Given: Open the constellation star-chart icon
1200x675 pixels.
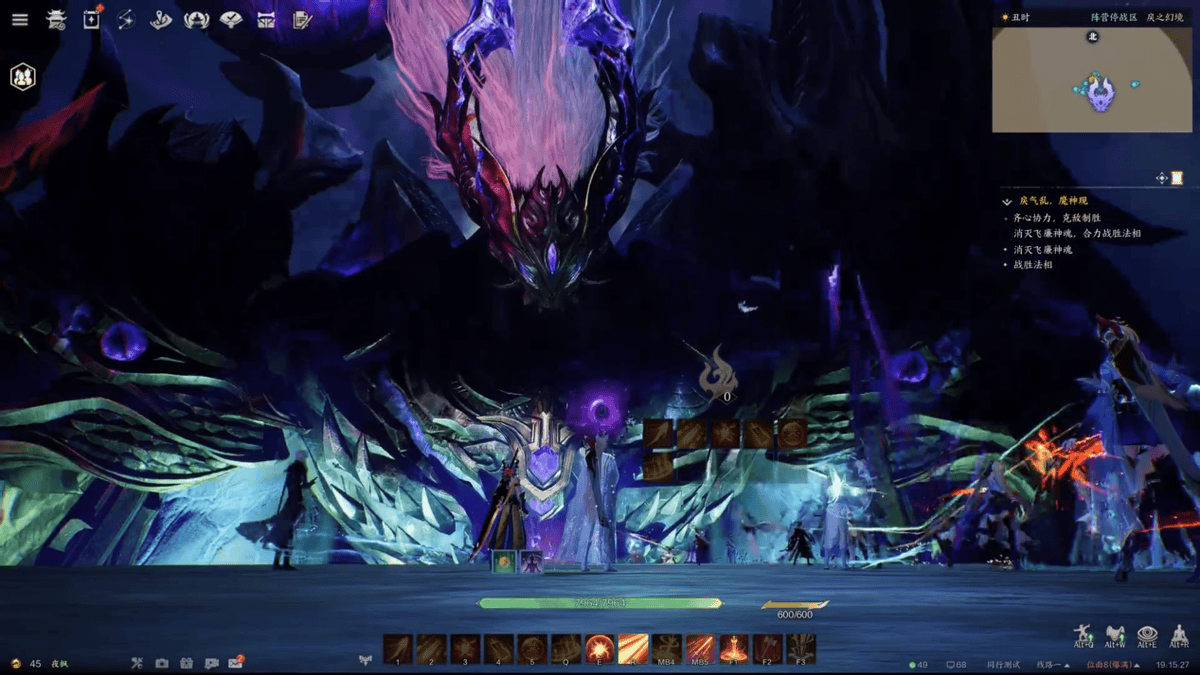Looking at the screenshot, I should click(126, 19).
